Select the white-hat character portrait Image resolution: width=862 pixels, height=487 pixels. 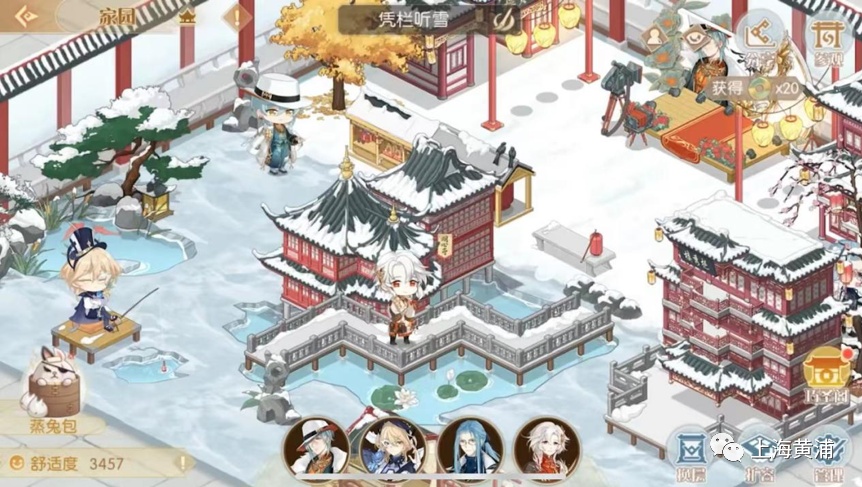(x=316, y=449)
